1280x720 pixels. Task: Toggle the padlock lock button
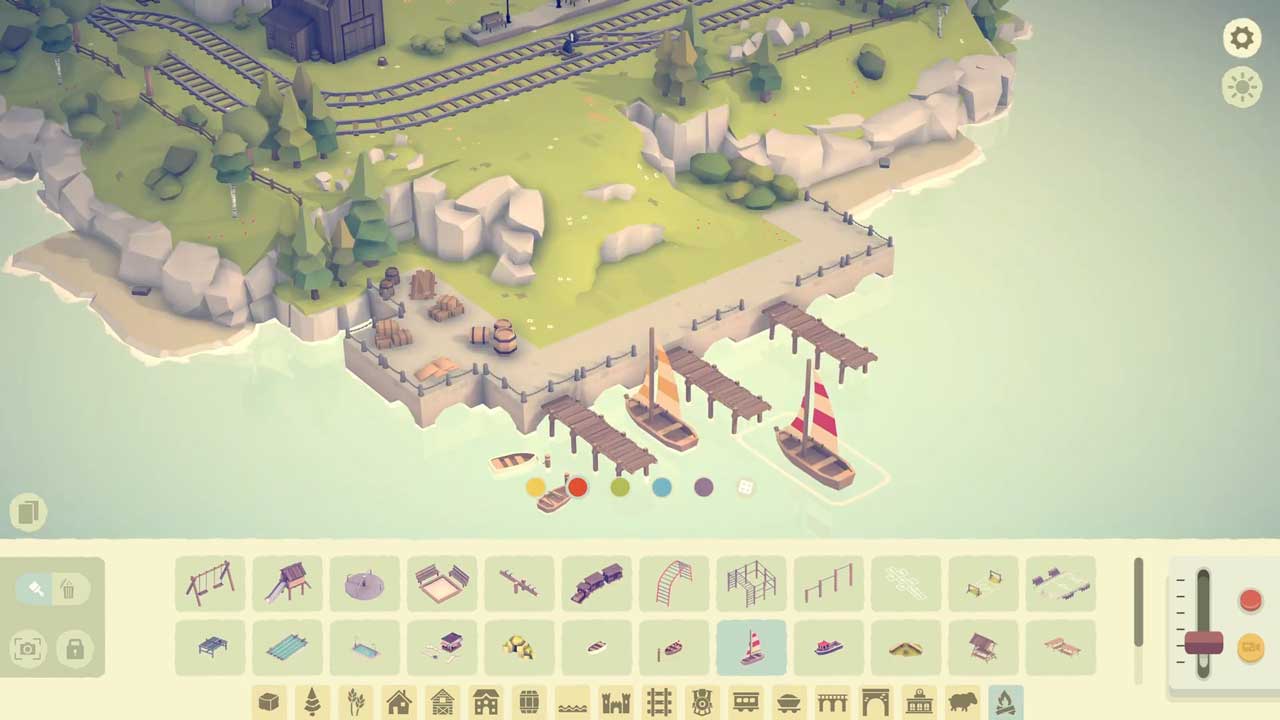(75, 649)
